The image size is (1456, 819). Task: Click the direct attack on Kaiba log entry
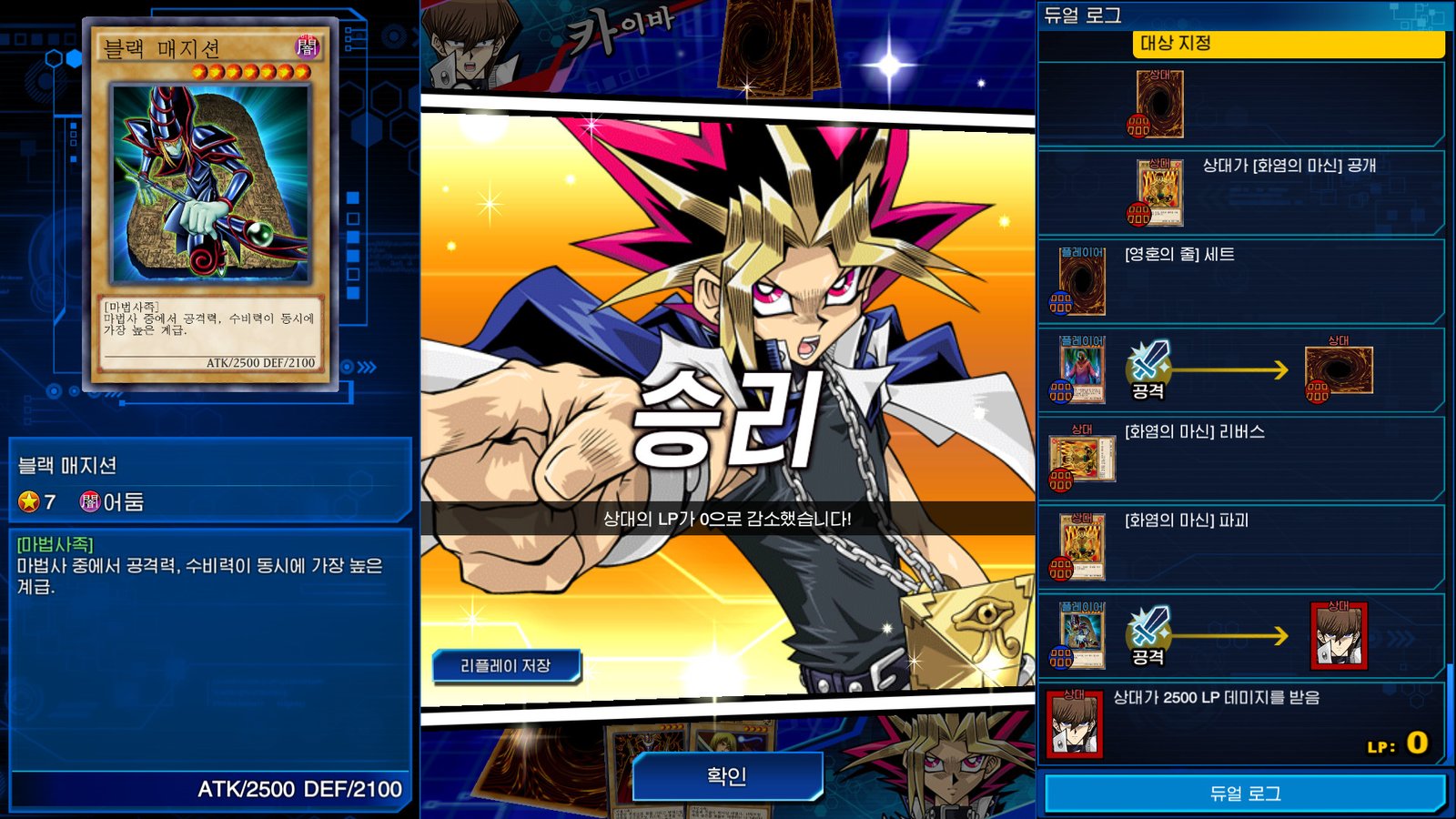point(1241,635)
